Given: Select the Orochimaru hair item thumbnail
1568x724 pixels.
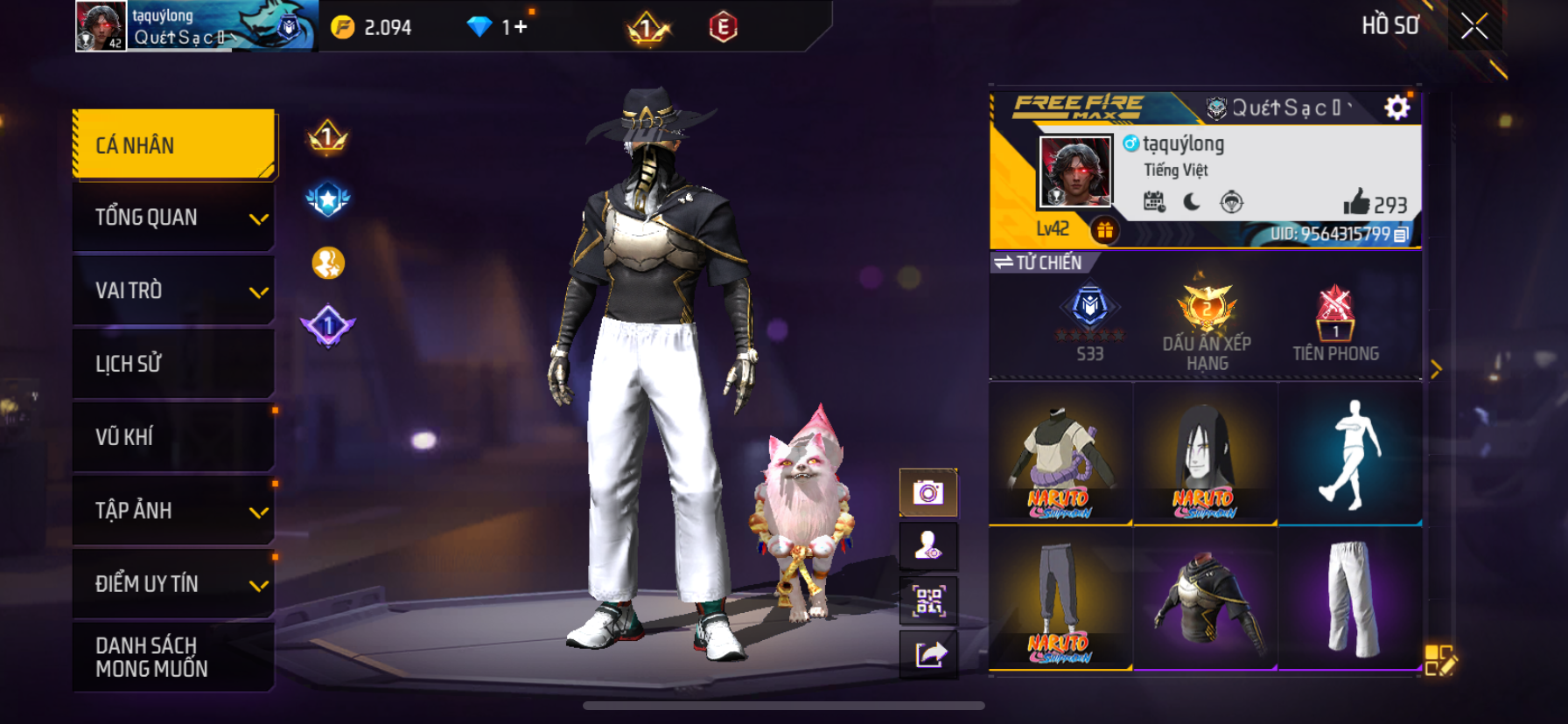Looking at the screenshot, I should point(1205,454).
